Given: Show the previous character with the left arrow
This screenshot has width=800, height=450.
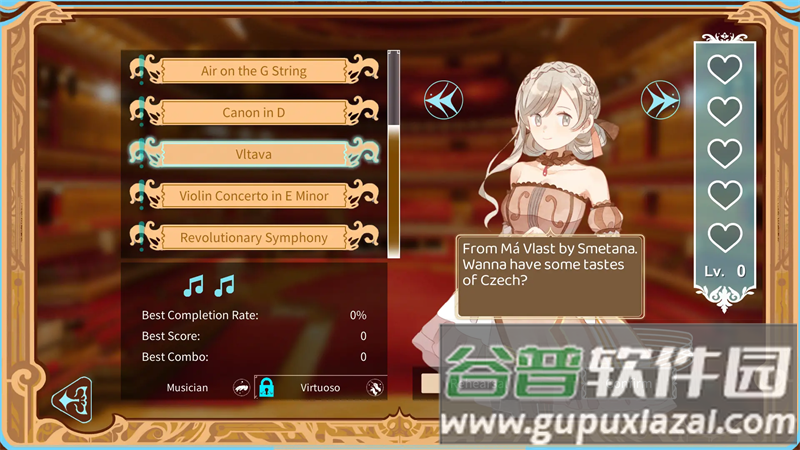Looking at the screenshot, I should coord(443,99).
